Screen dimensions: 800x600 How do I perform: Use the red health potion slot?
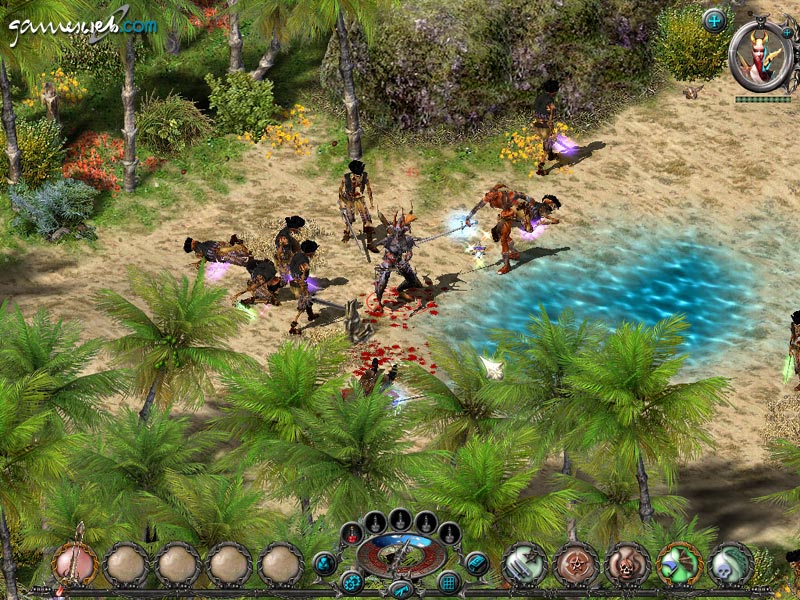click(351, 533)
